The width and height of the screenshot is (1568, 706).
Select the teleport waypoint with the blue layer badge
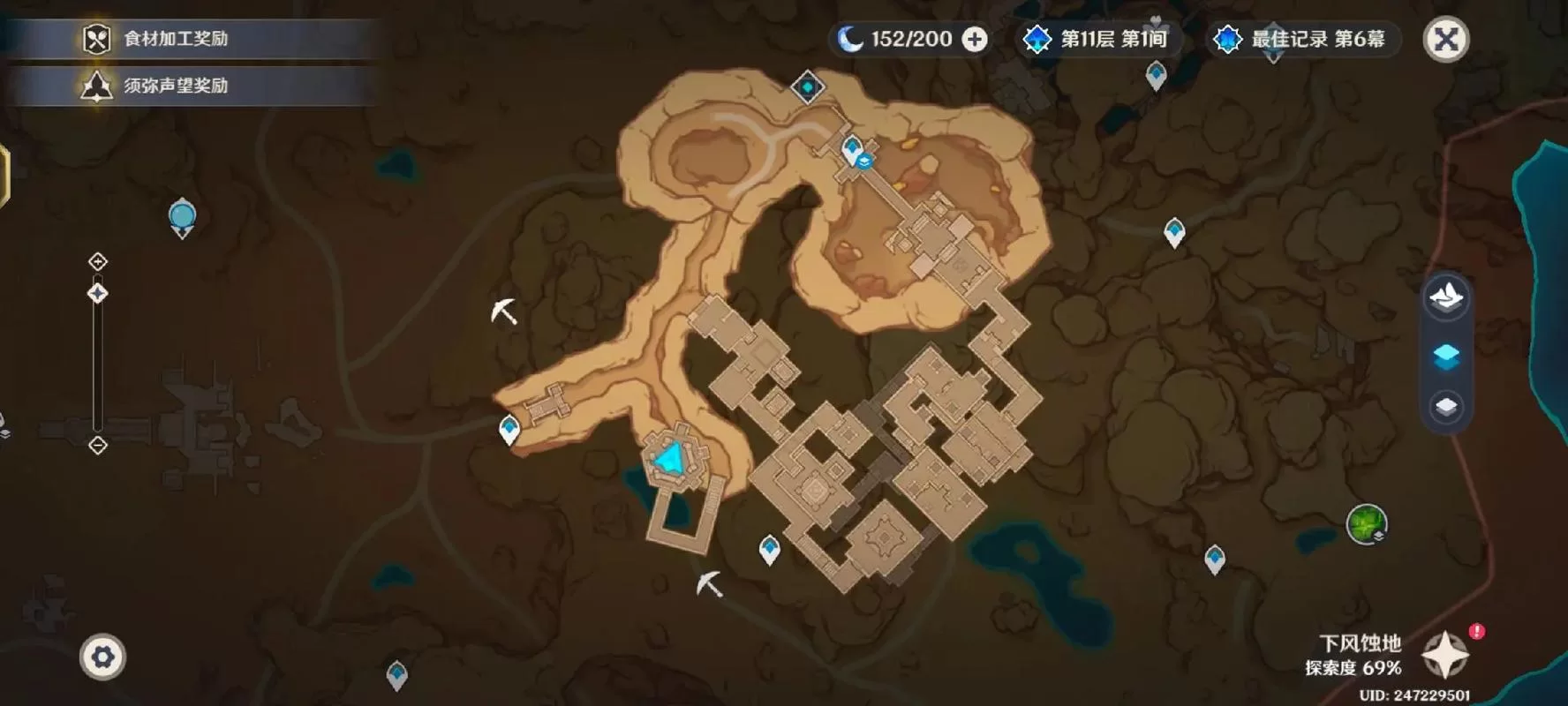pyautogui.click(x=854, y=150)
